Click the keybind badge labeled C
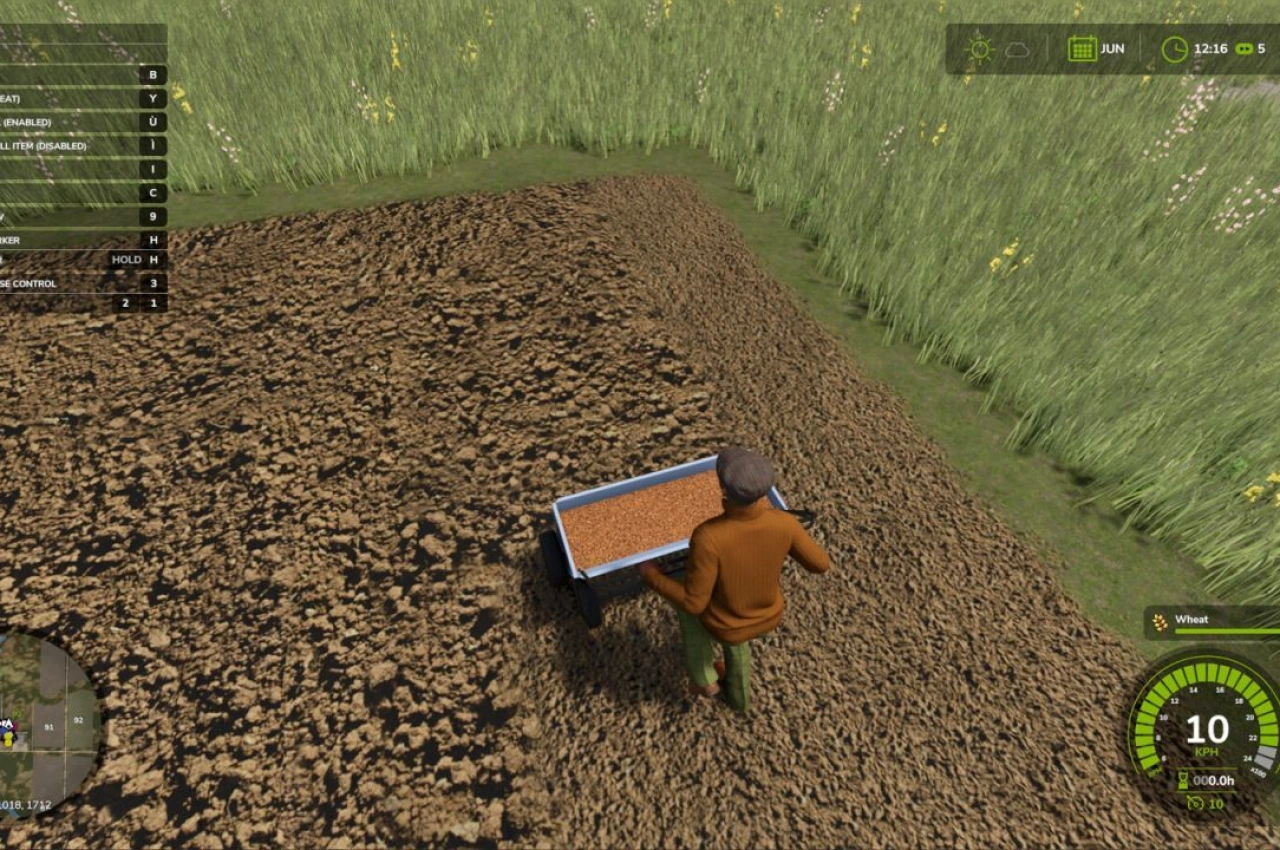 (x=150, y=192)
